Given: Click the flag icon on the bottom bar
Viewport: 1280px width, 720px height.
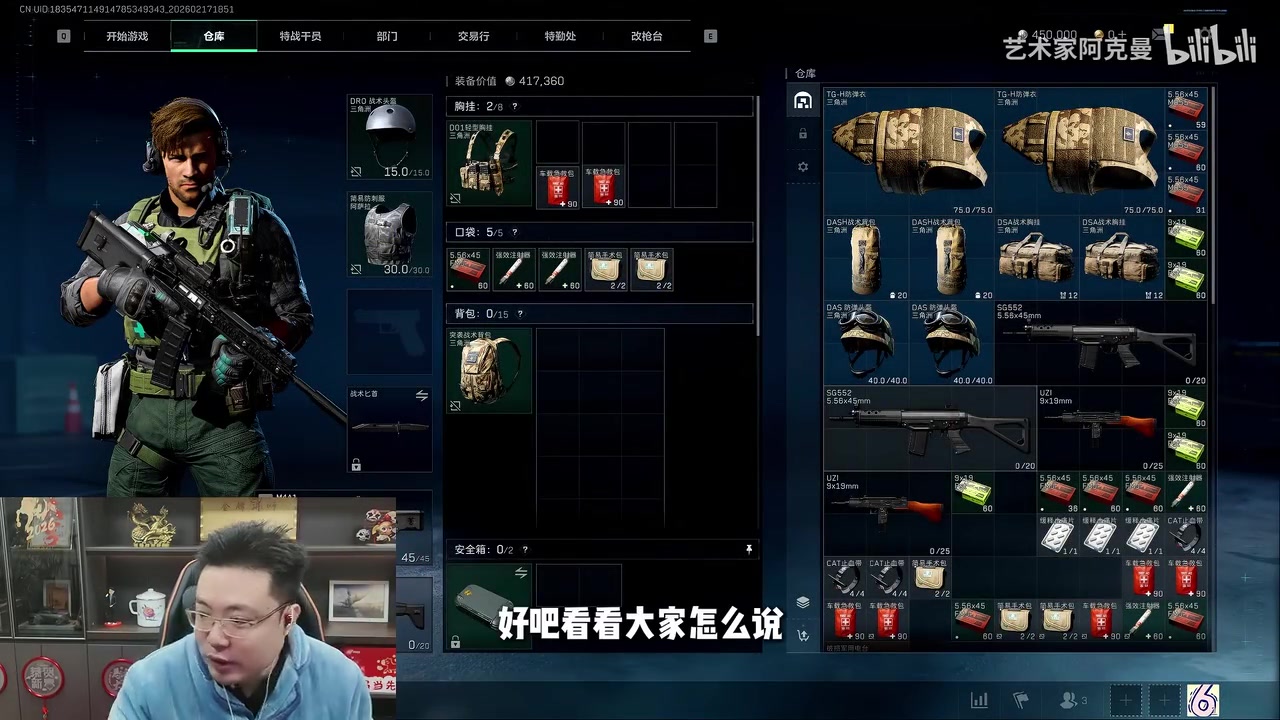Looking at the screenshot, I should pyautogui.click(x=1022, y=700).
